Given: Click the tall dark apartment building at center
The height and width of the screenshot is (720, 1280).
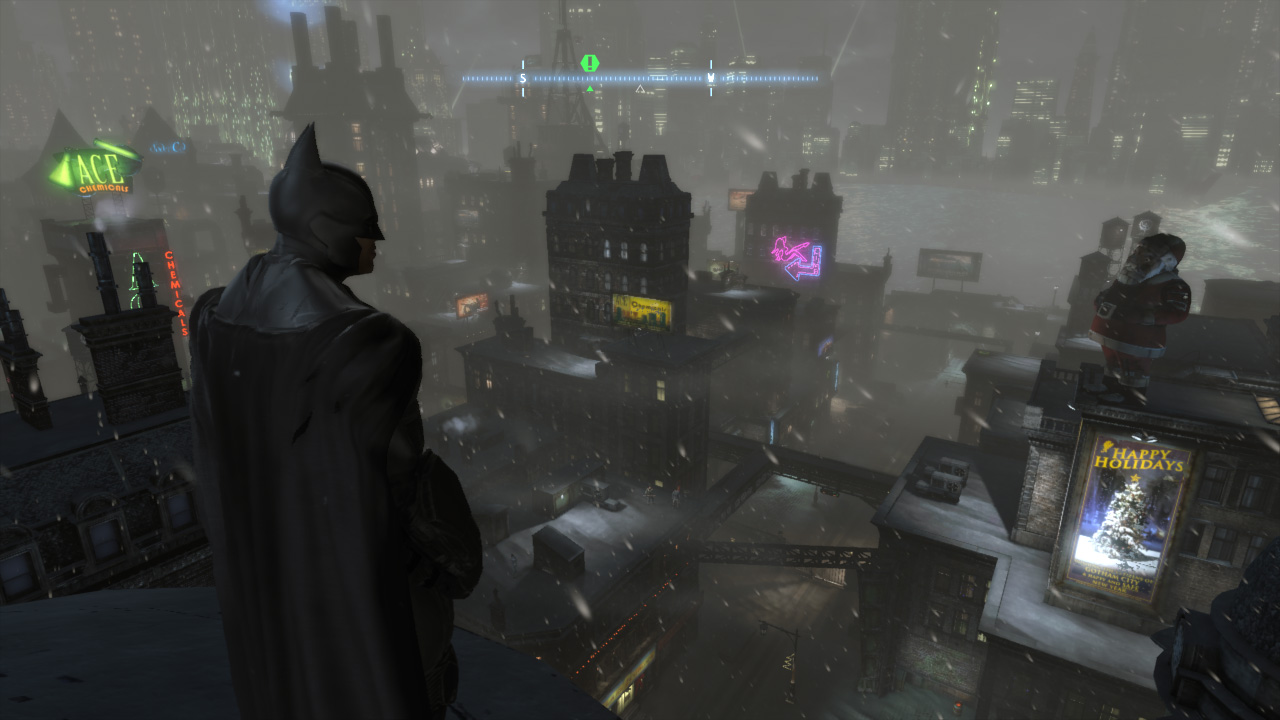Looking at the screenshot, I should tap(615, 250).
